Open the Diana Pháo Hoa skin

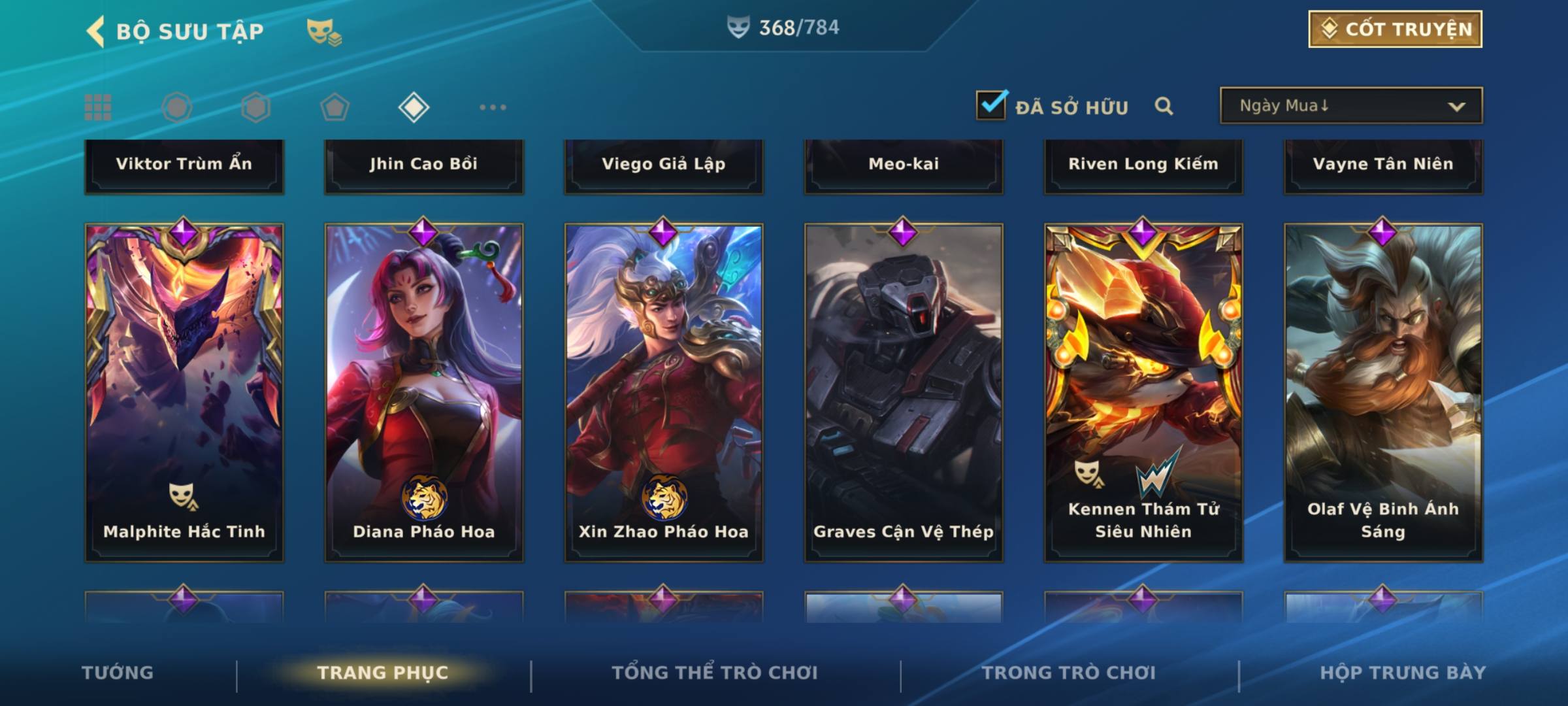(424, 392)
